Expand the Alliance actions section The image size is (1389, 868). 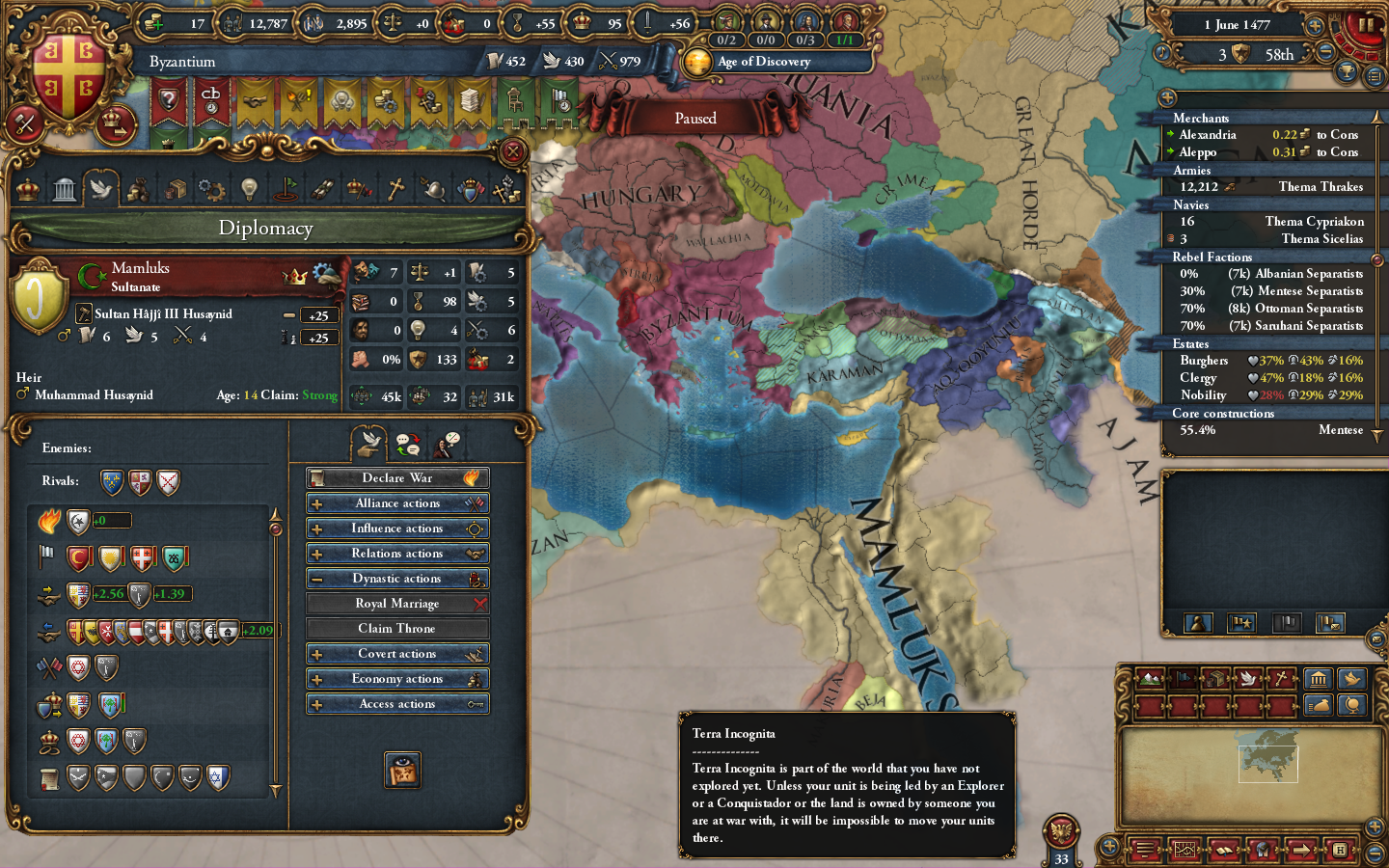click(x=318, y=502)
